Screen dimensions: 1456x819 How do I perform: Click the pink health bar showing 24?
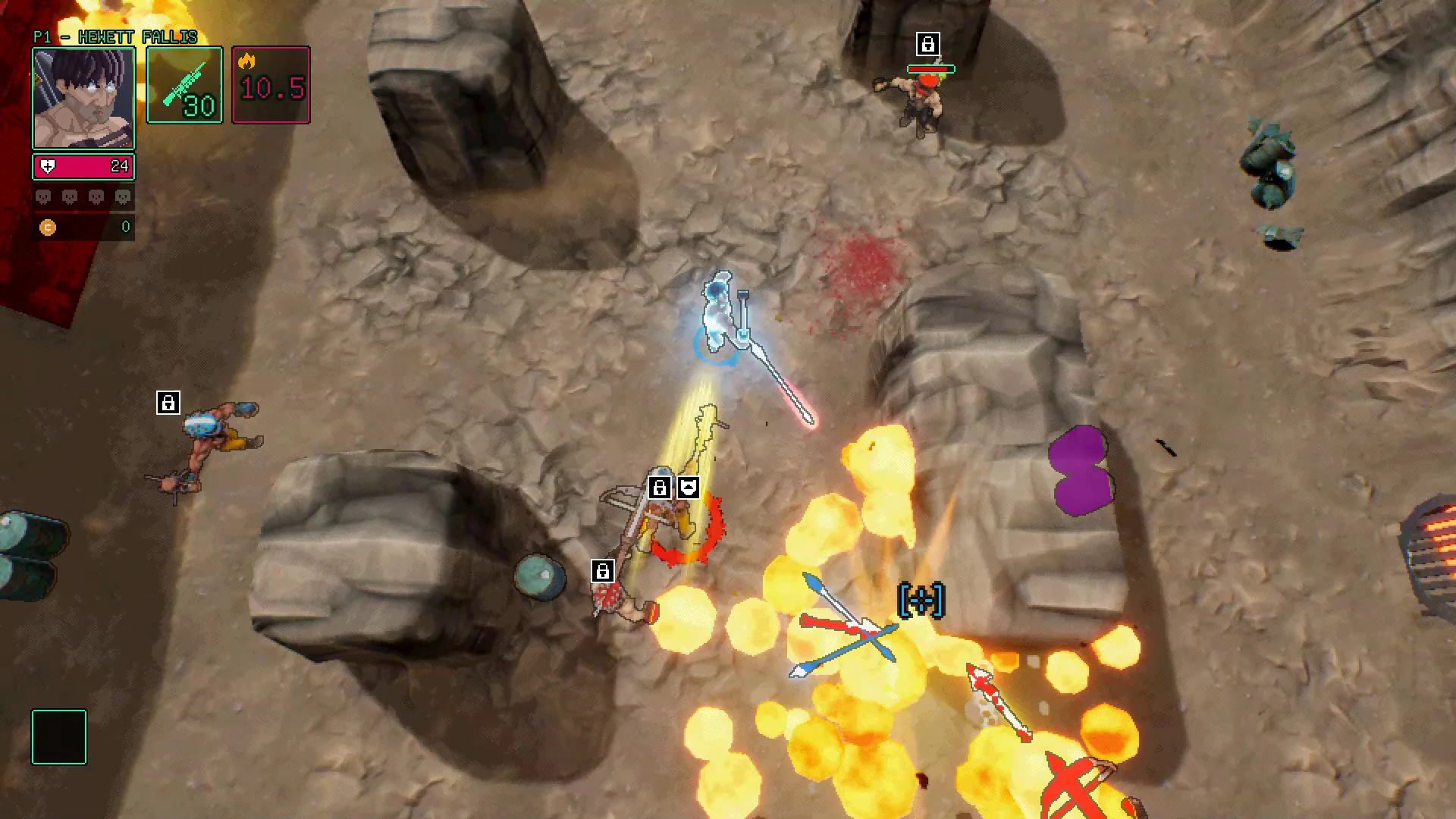click(x=83, y=166)
